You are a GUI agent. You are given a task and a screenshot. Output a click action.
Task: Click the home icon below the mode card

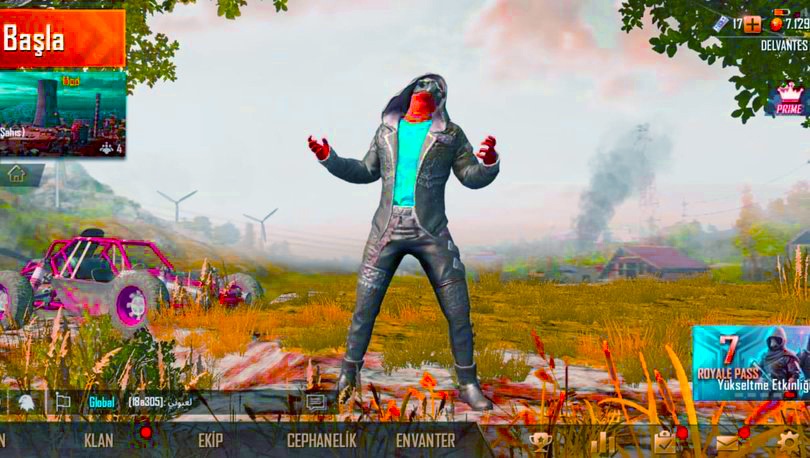click(17, 174)
